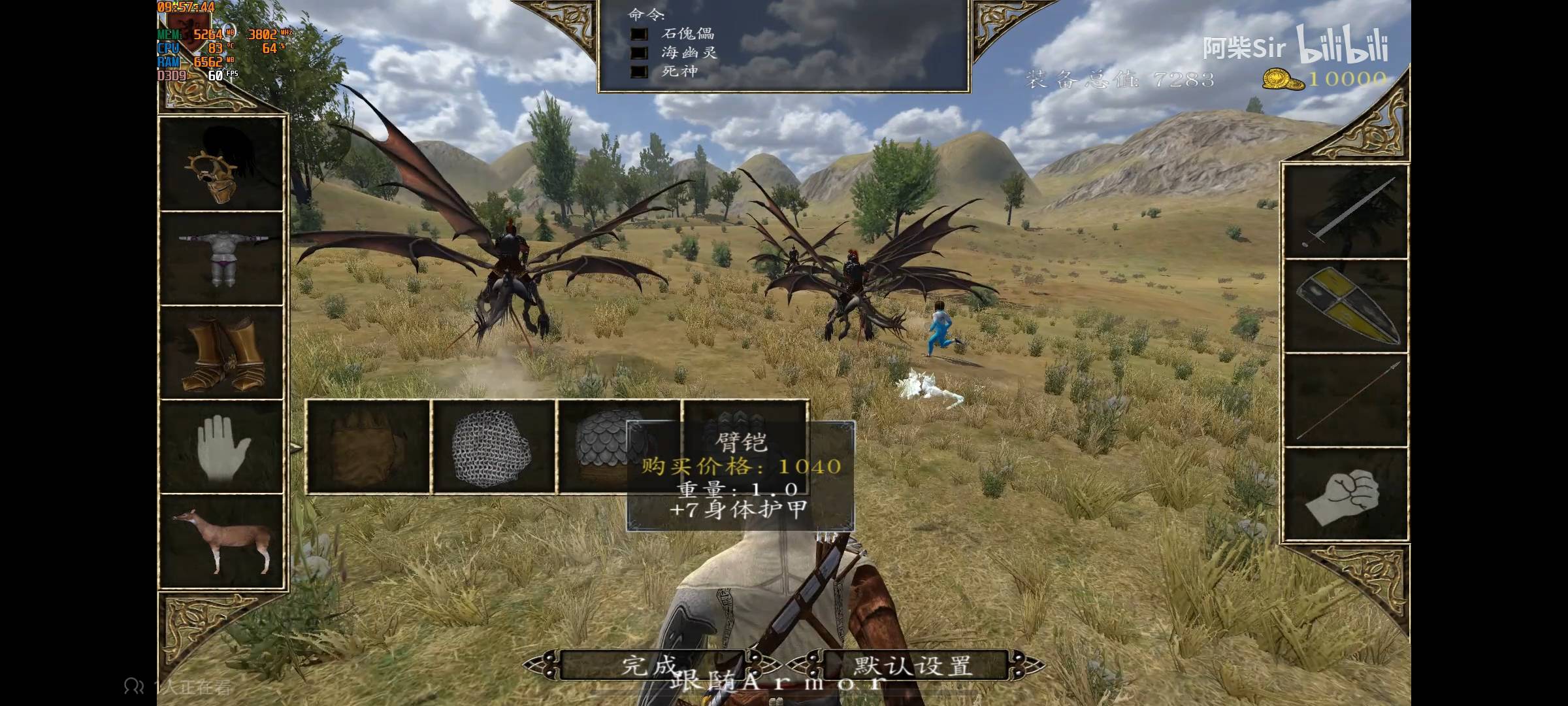This screenshot has width=1568, height=706.
Task: Open the white hand gloves slot
Action: [221, 447]
